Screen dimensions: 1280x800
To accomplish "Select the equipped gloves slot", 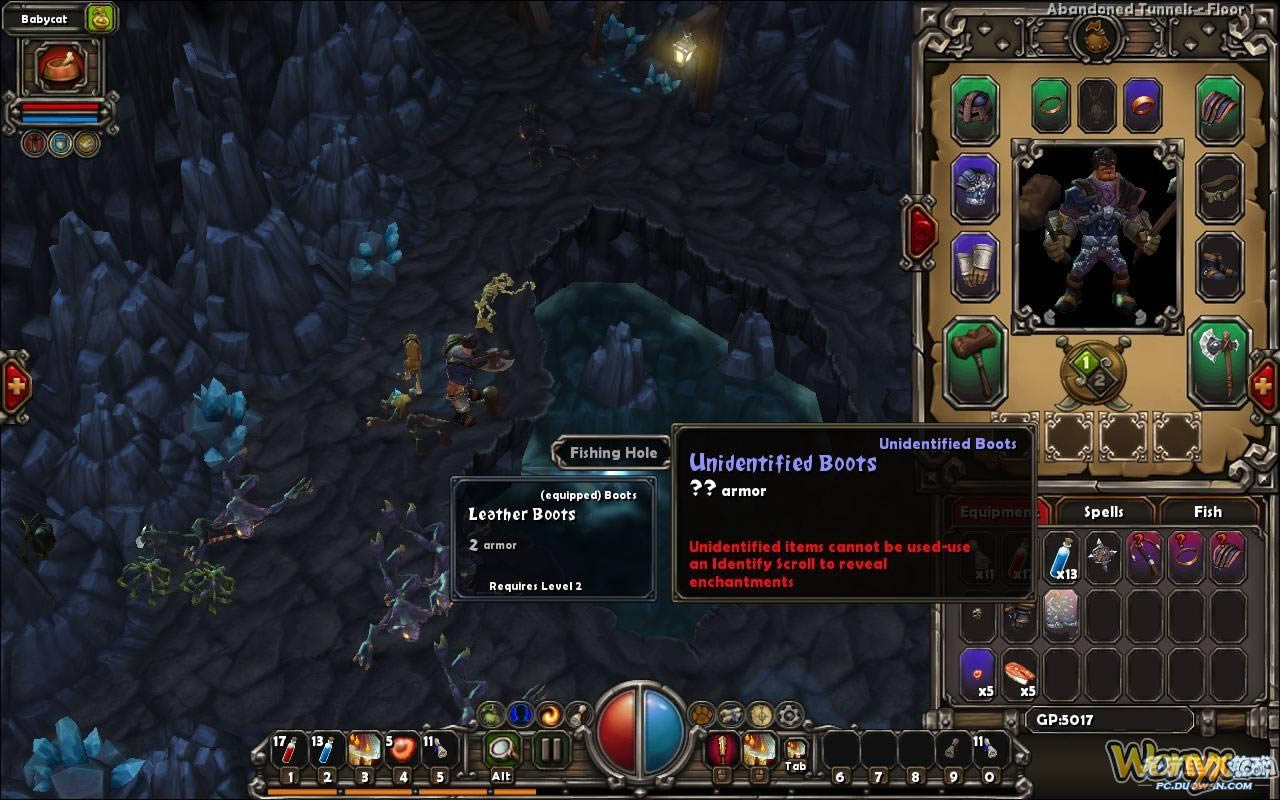I will point(975,265).
